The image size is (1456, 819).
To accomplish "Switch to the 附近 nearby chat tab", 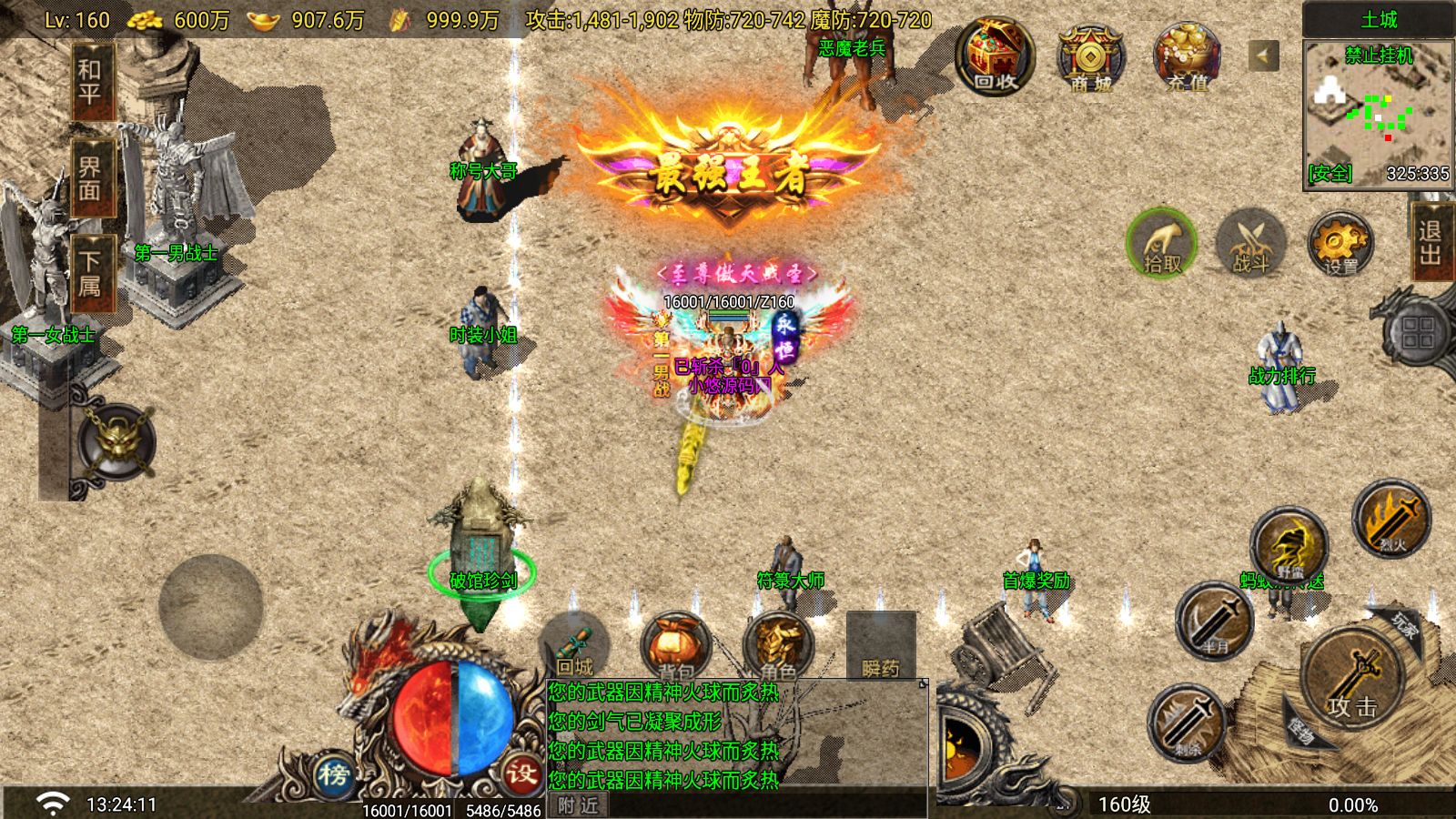I will click(x=577, y=805).
